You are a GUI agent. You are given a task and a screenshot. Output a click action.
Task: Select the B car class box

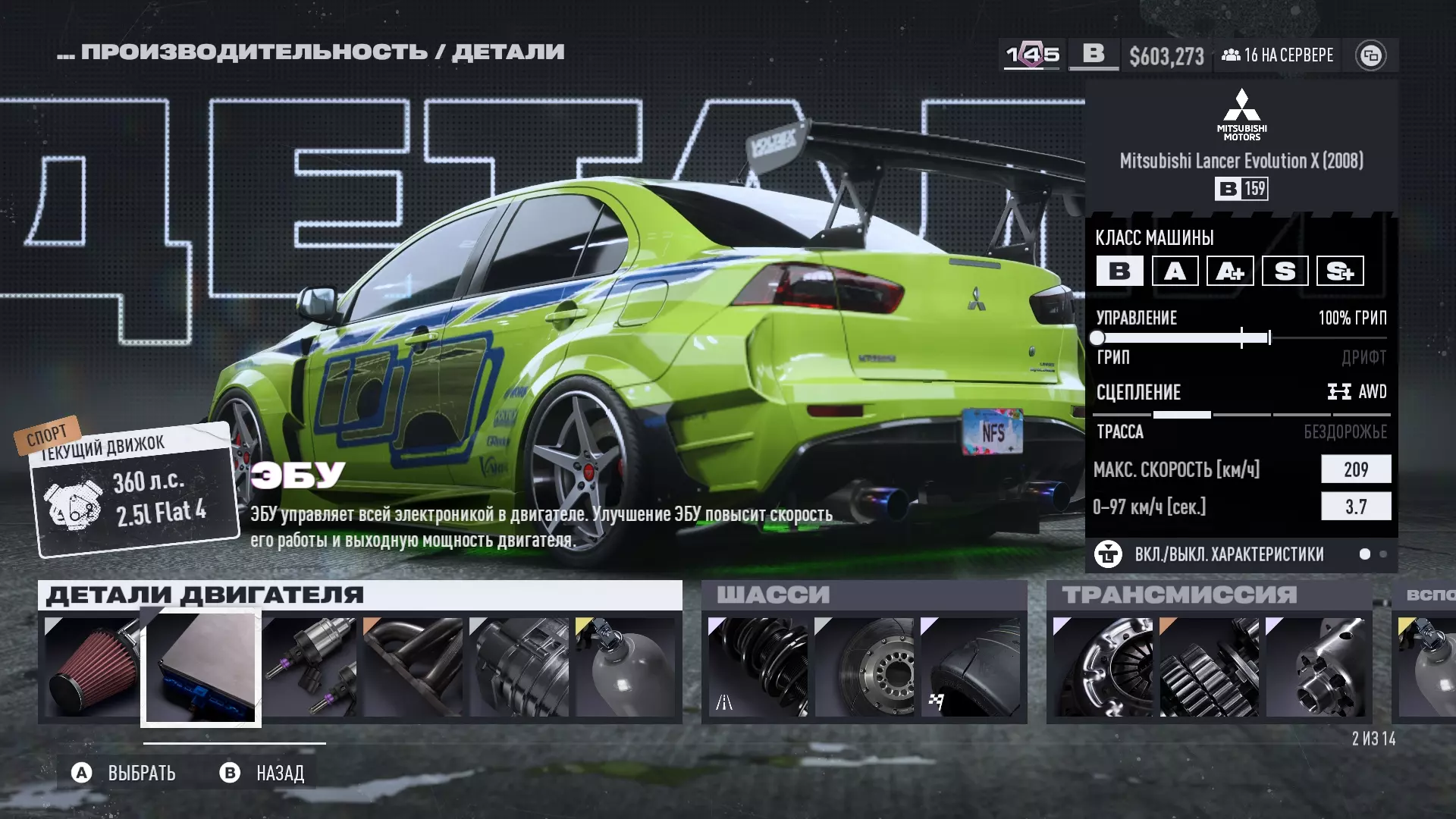click(x=1119, y=271)
